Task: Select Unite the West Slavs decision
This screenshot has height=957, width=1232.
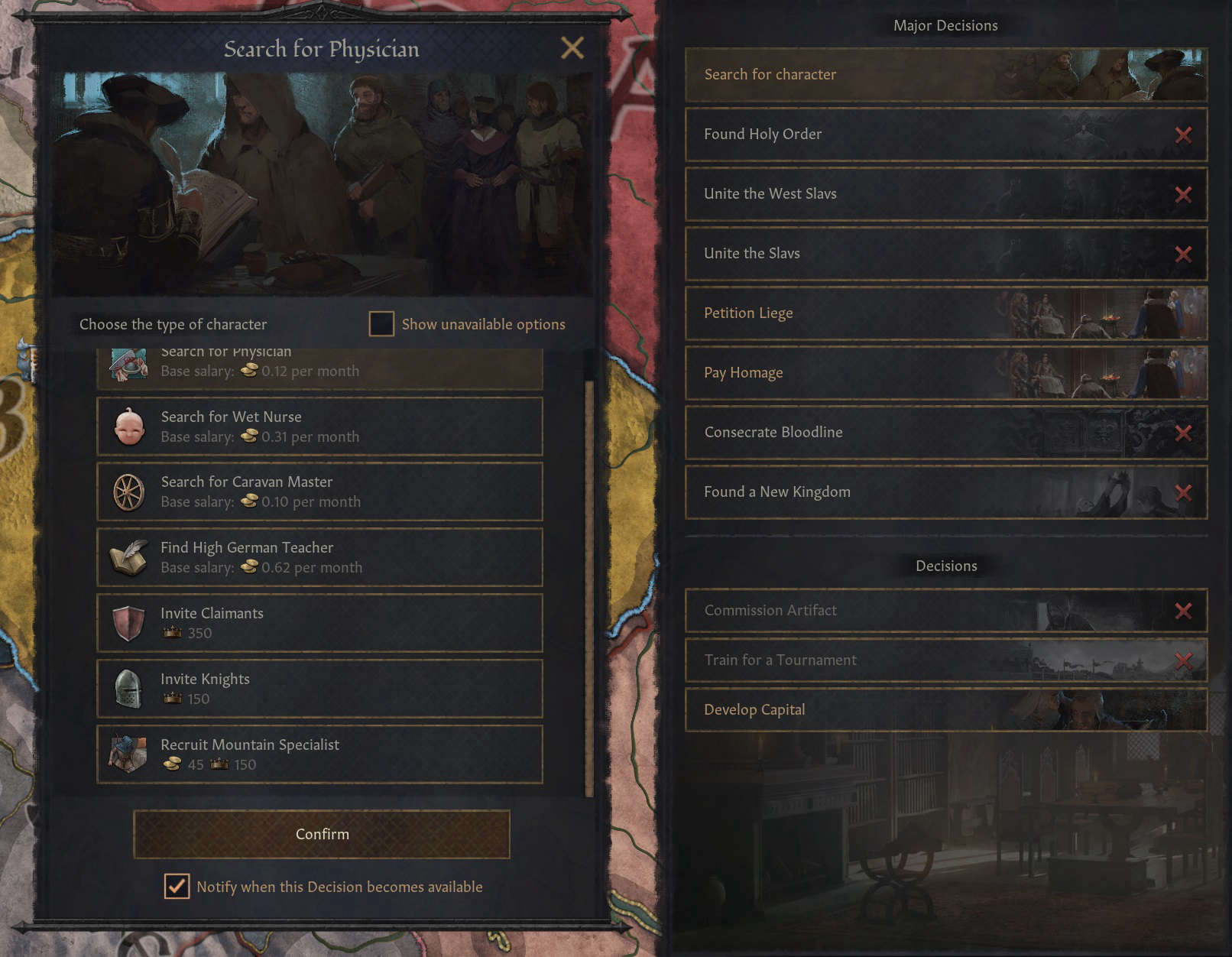Action: pyautogui.click(x=945, y=194)
